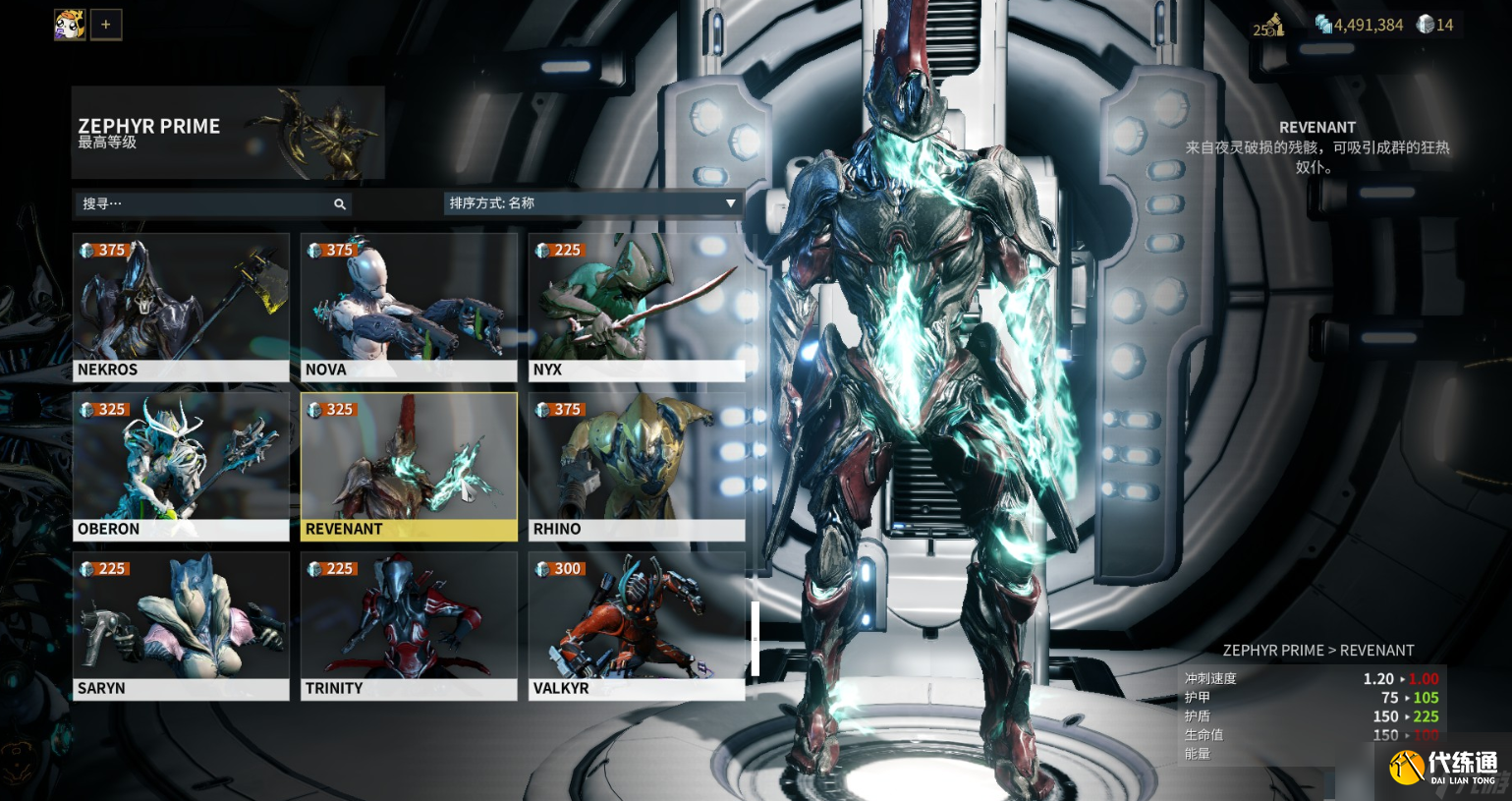This screenshot has height=801, width=1512.
Task: Click the plus button beside the avatar
Action: pyautogui.click(x=106, y=25)
